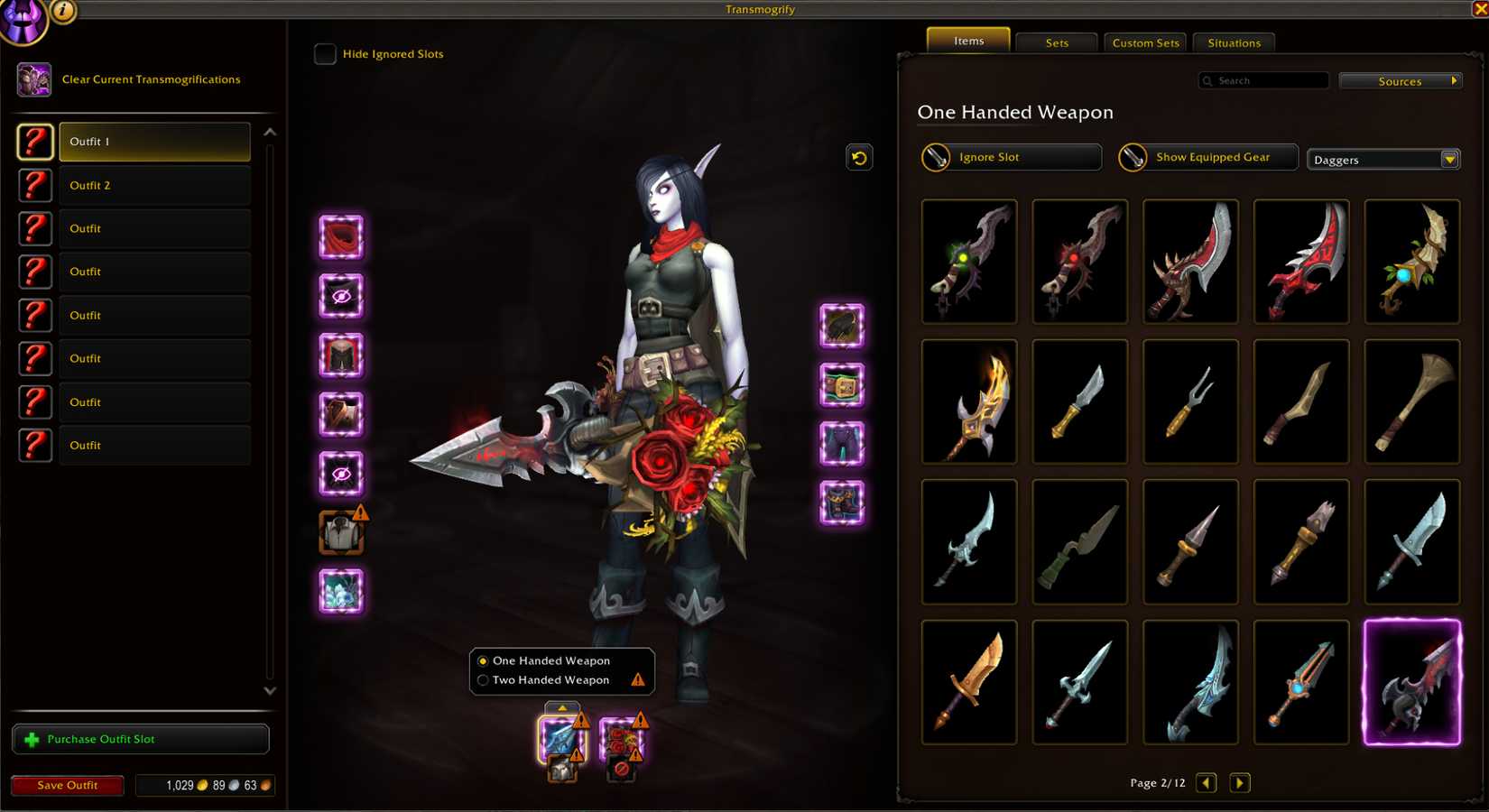The height and width of the screenshot is (812, 1489).
Task: Select the One Handed Weapon radio button
Action: (483, 660)
